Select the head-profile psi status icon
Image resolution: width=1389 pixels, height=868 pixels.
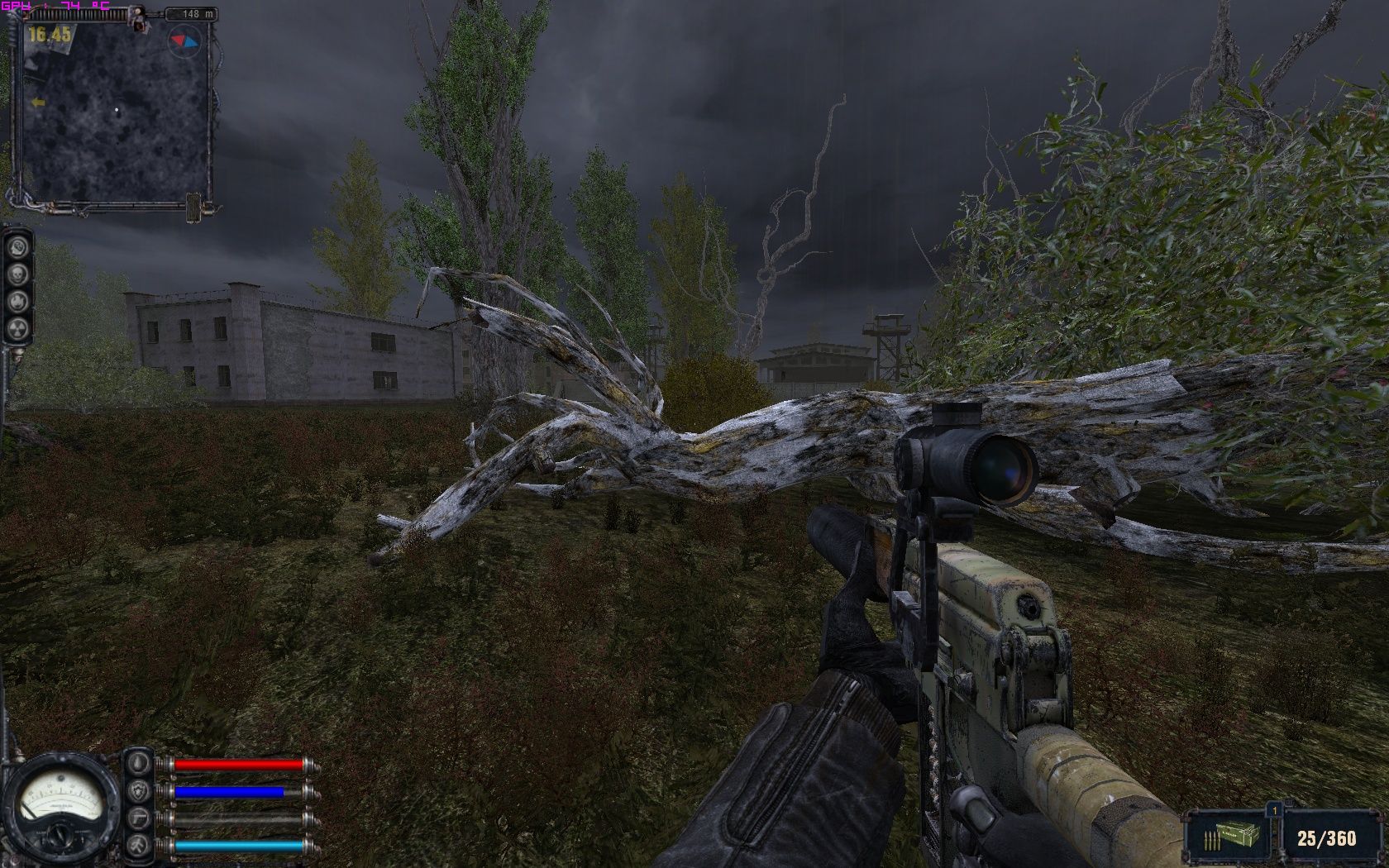coord(18,246)
